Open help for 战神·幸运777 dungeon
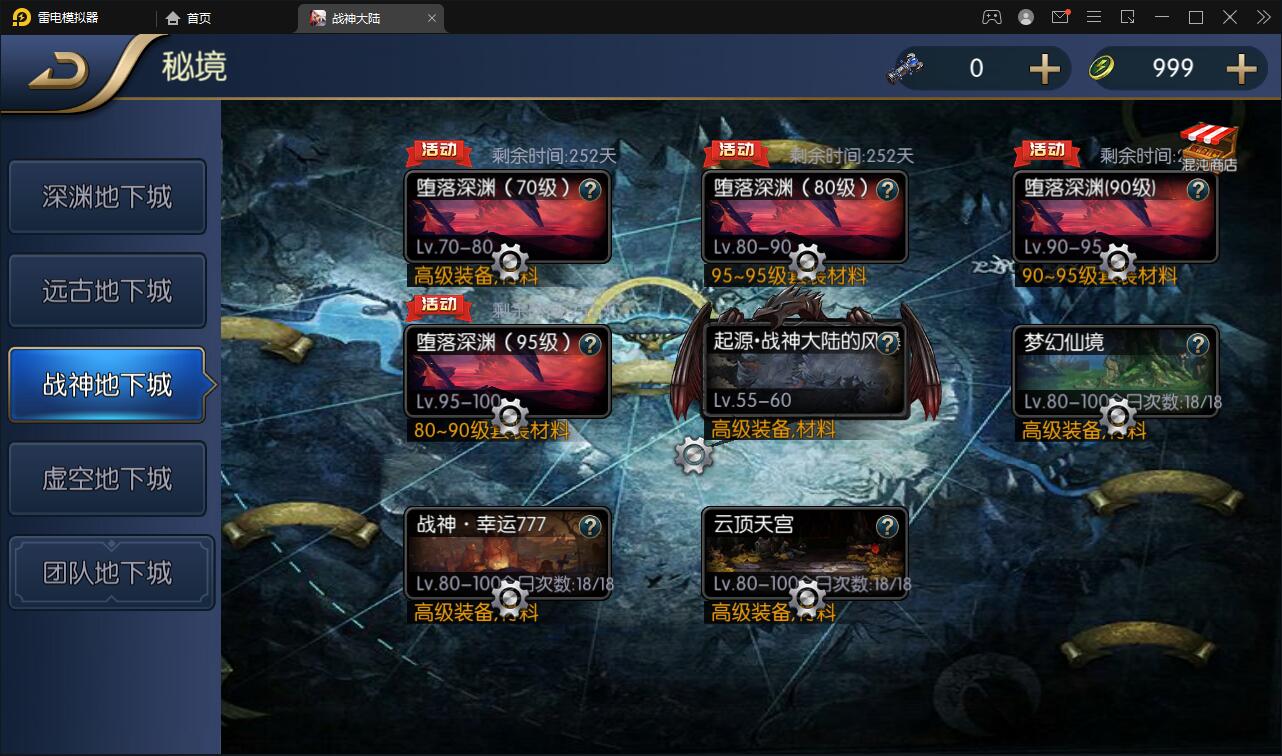The height and width of the screenshot is (756, 1282). click(x=589, y=527)
